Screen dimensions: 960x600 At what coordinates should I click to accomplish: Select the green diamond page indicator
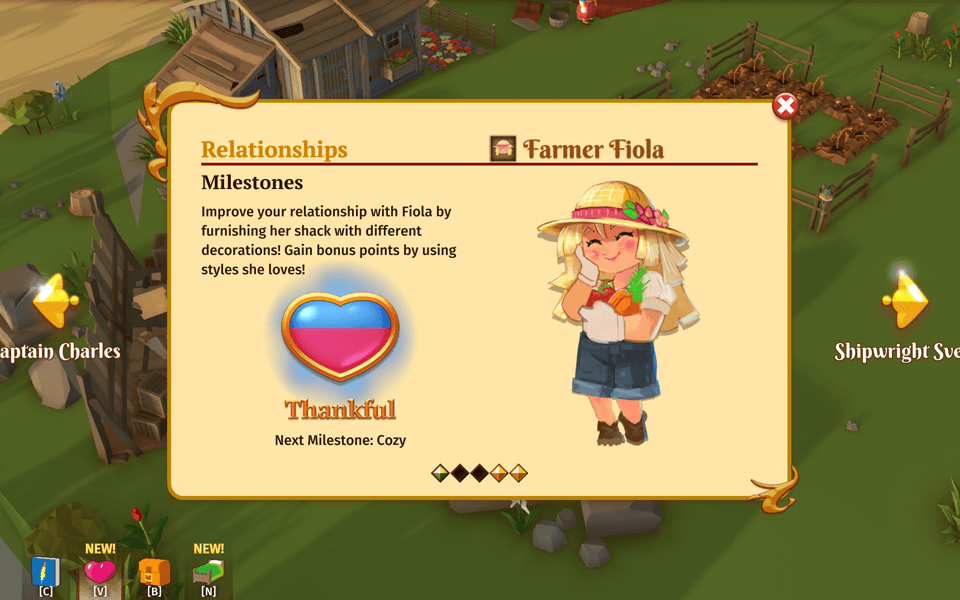[x=440, y=473]
